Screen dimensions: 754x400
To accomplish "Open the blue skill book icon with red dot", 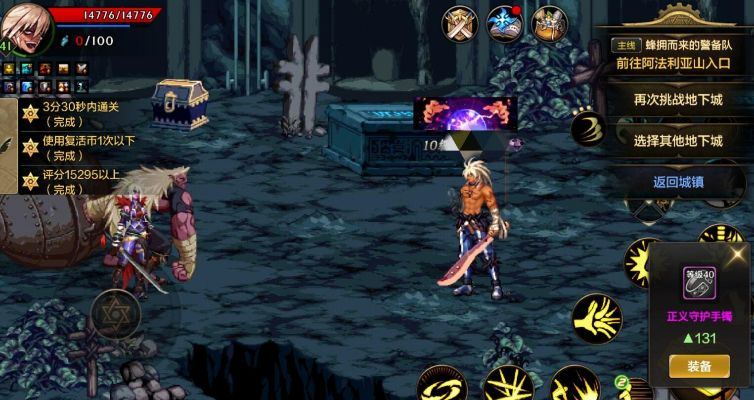I will pyautogui.click(x=504, y=24).
